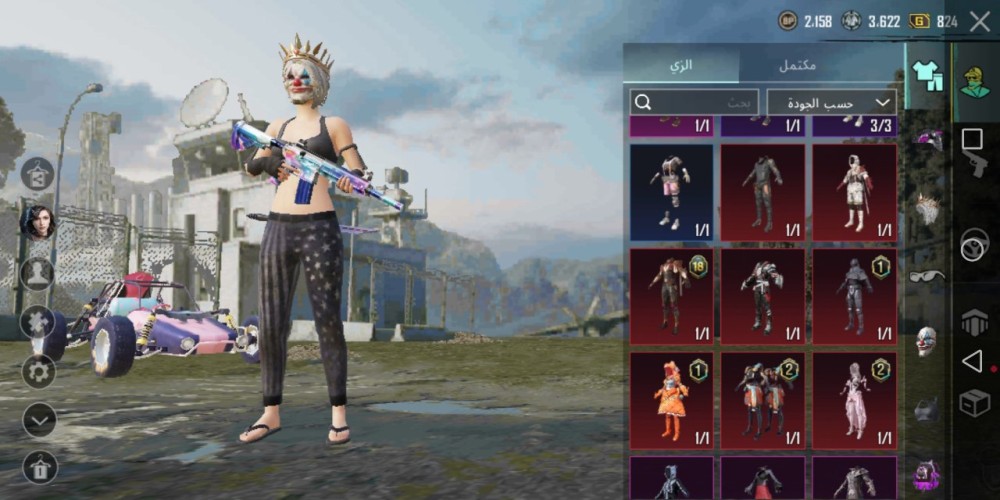Screen dimensions: 1000x500
Task: Open the gear settings icon
Action: 39,371
